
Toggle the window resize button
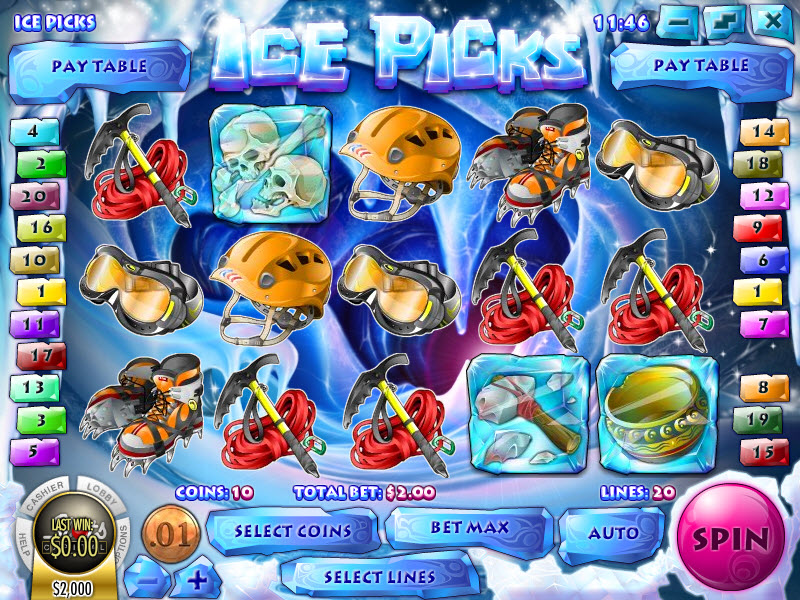[727, 20]
